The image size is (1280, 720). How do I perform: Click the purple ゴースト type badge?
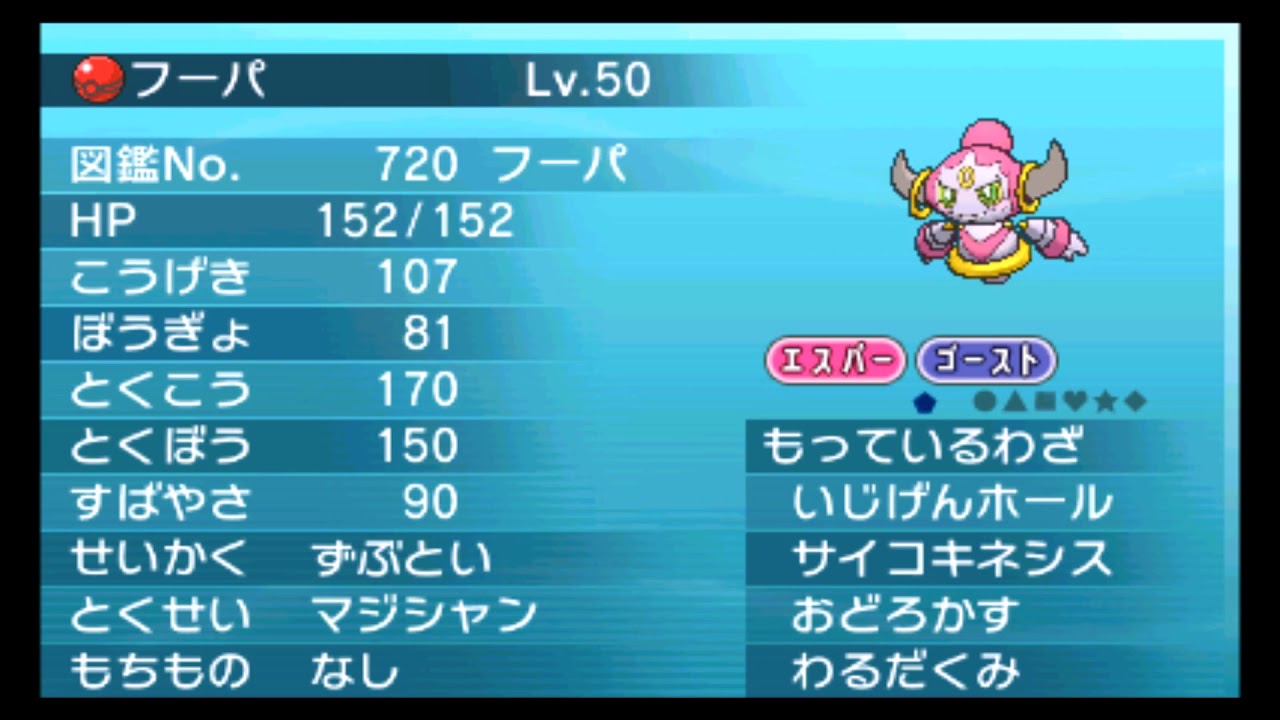pyautogui.click(x=985, y=361)
